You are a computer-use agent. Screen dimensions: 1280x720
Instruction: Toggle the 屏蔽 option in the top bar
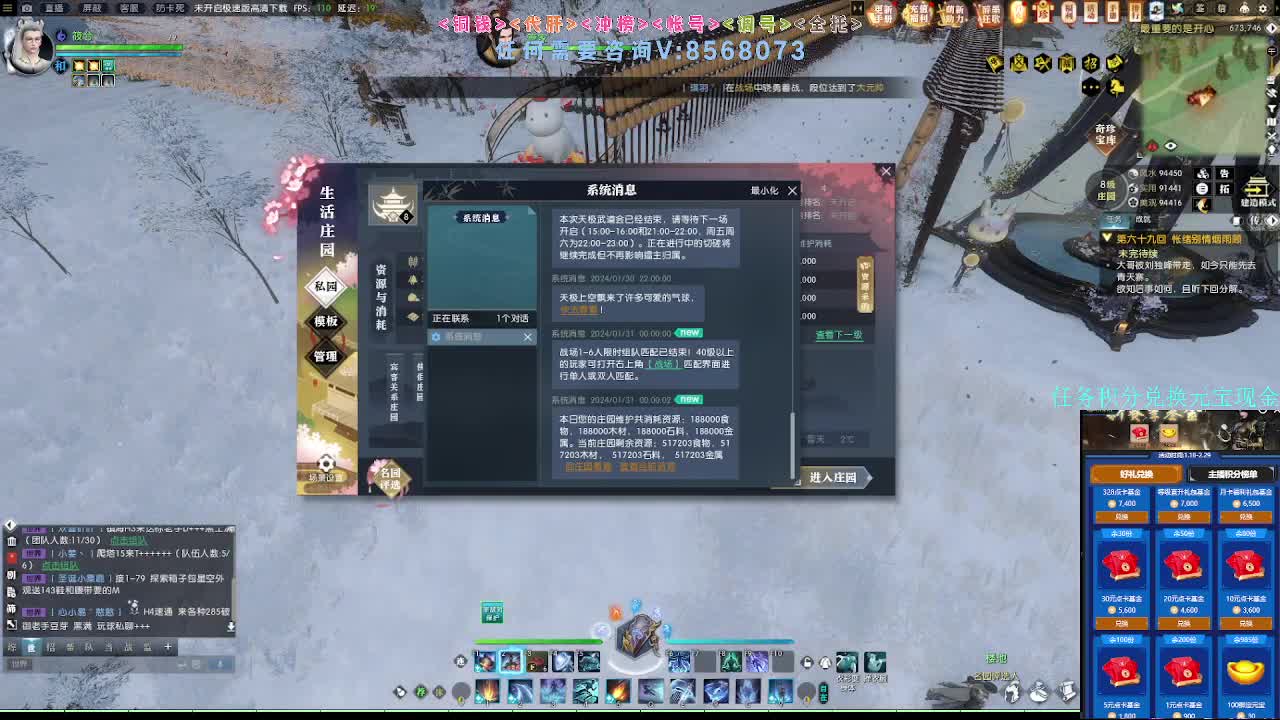(x=92, y=7)
